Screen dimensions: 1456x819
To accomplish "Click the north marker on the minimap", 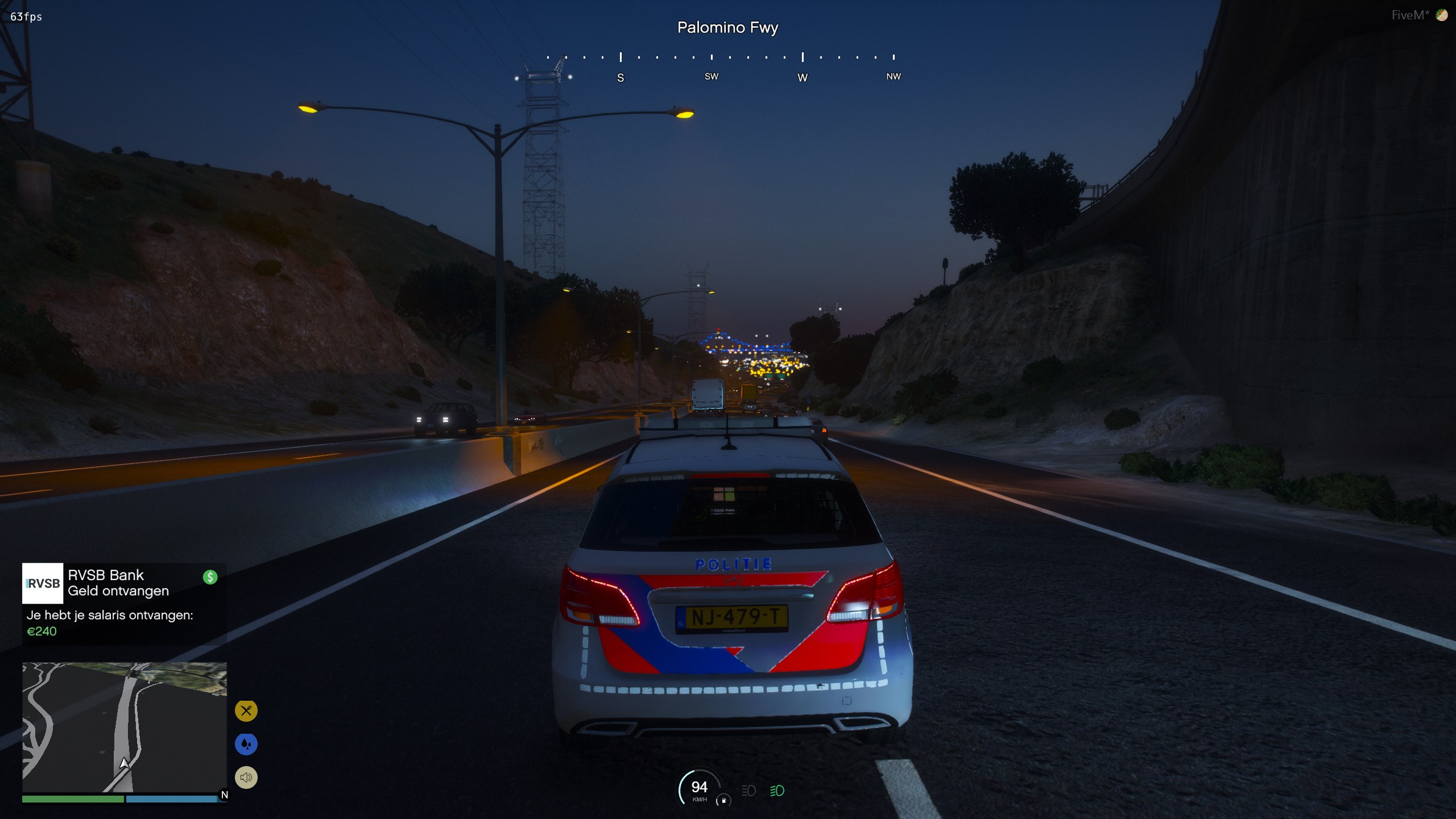I will 224,795.
